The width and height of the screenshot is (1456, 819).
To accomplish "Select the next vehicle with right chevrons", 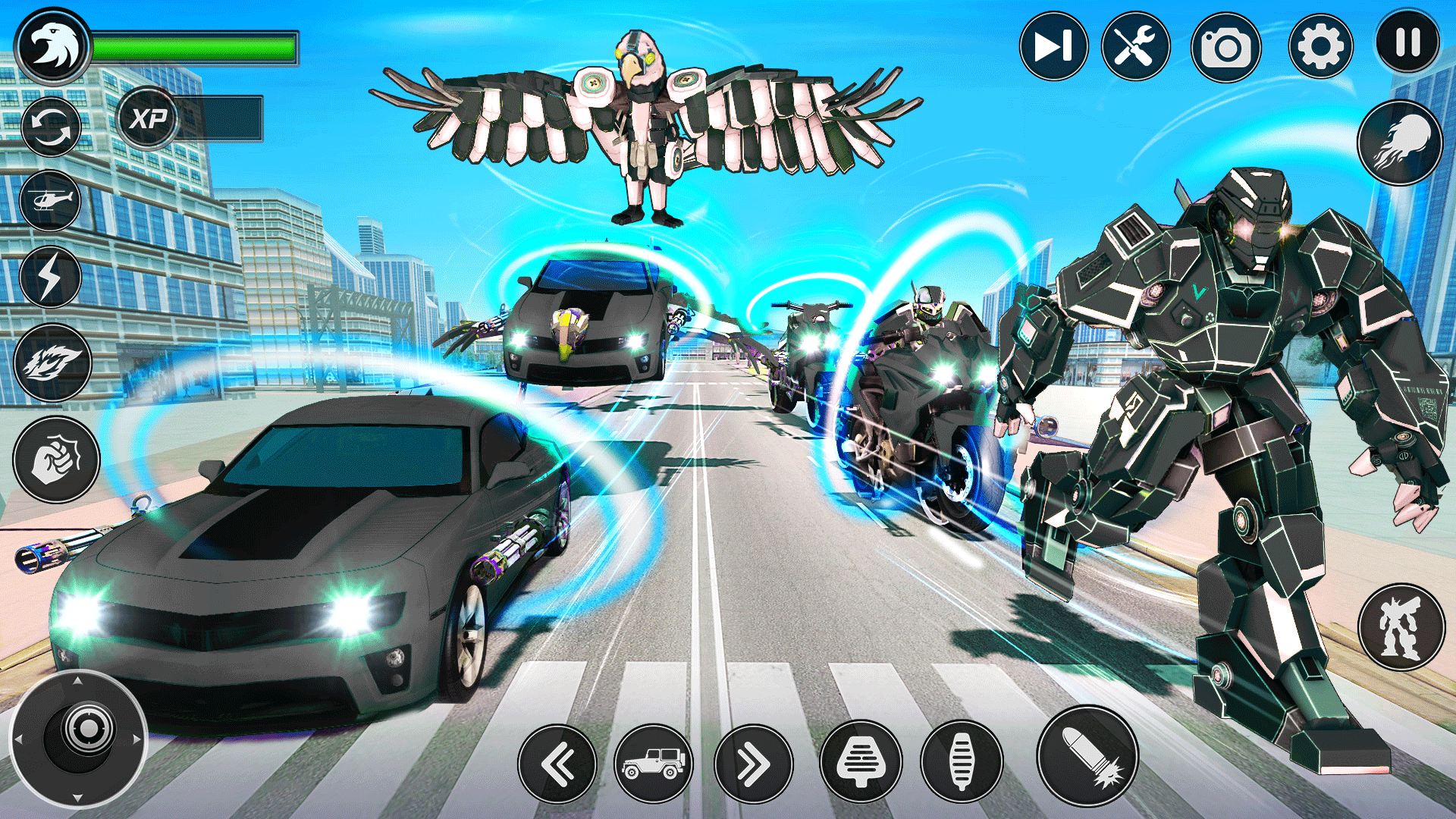I will [753, 764].
